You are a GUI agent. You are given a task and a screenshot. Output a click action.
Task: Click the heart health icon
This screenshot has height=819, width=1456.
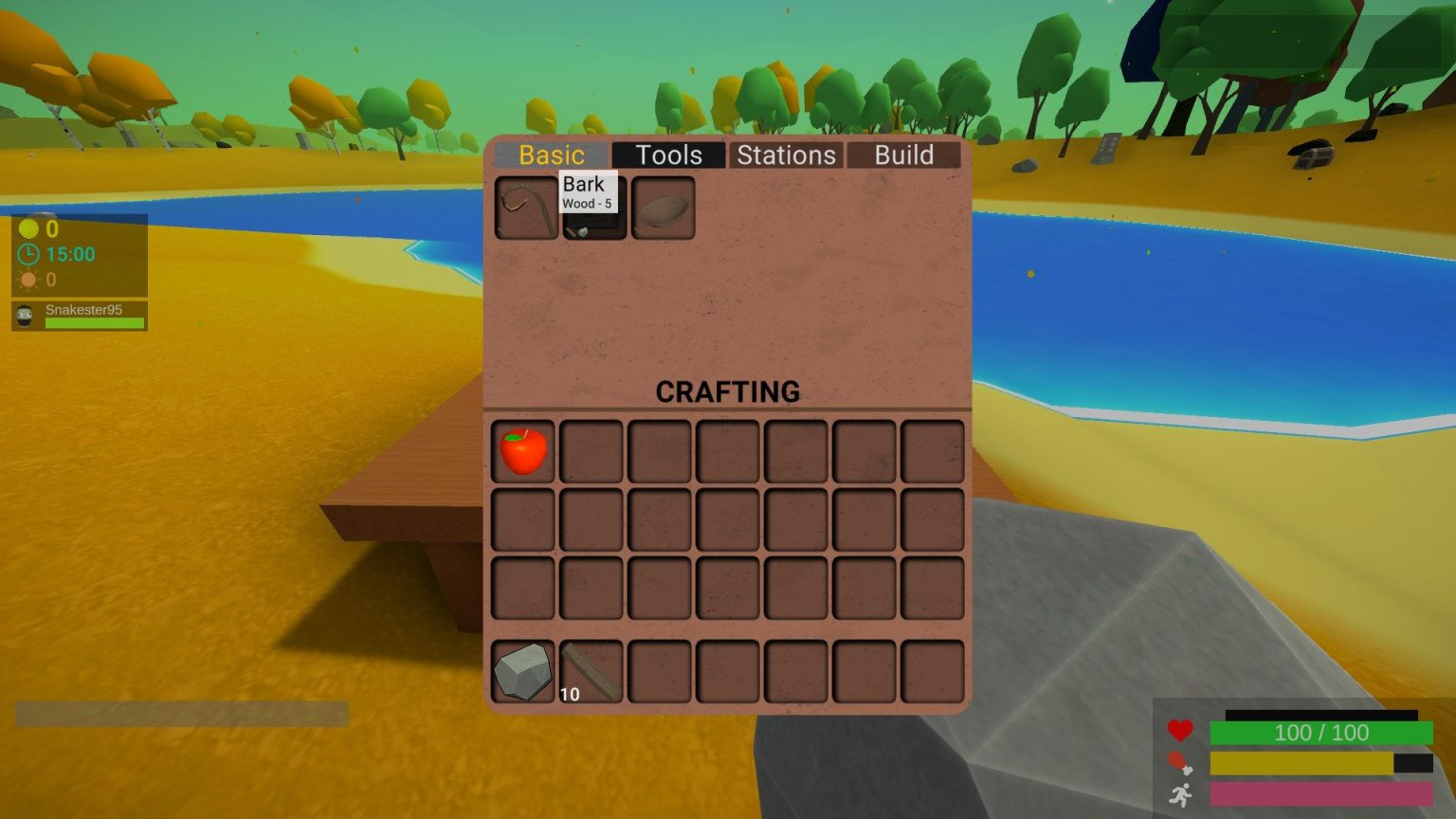(1180, 731)
